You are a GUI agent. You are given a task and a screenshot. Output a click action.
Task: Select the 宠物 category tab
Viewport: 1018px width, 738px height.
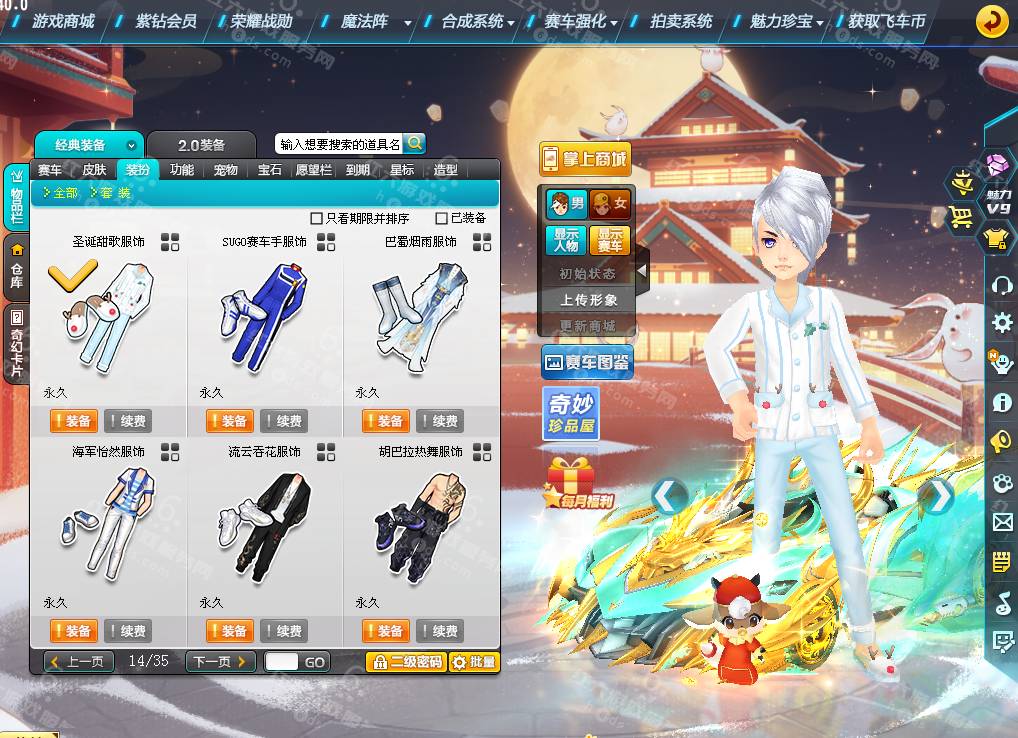point(226,170)
